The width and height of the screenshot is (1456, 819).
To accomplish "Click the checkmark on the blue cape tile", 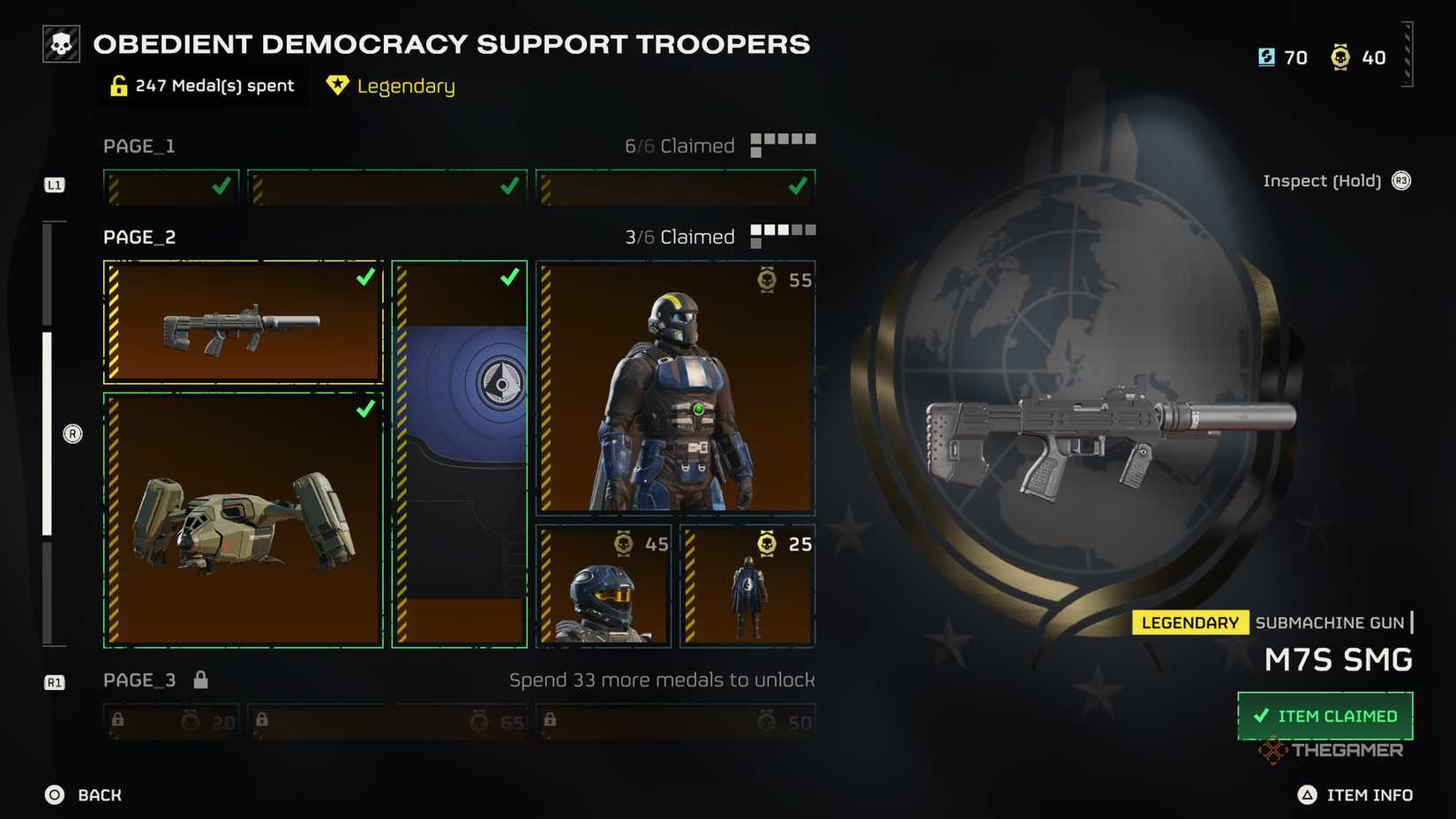I will click(x=509, y=278).
